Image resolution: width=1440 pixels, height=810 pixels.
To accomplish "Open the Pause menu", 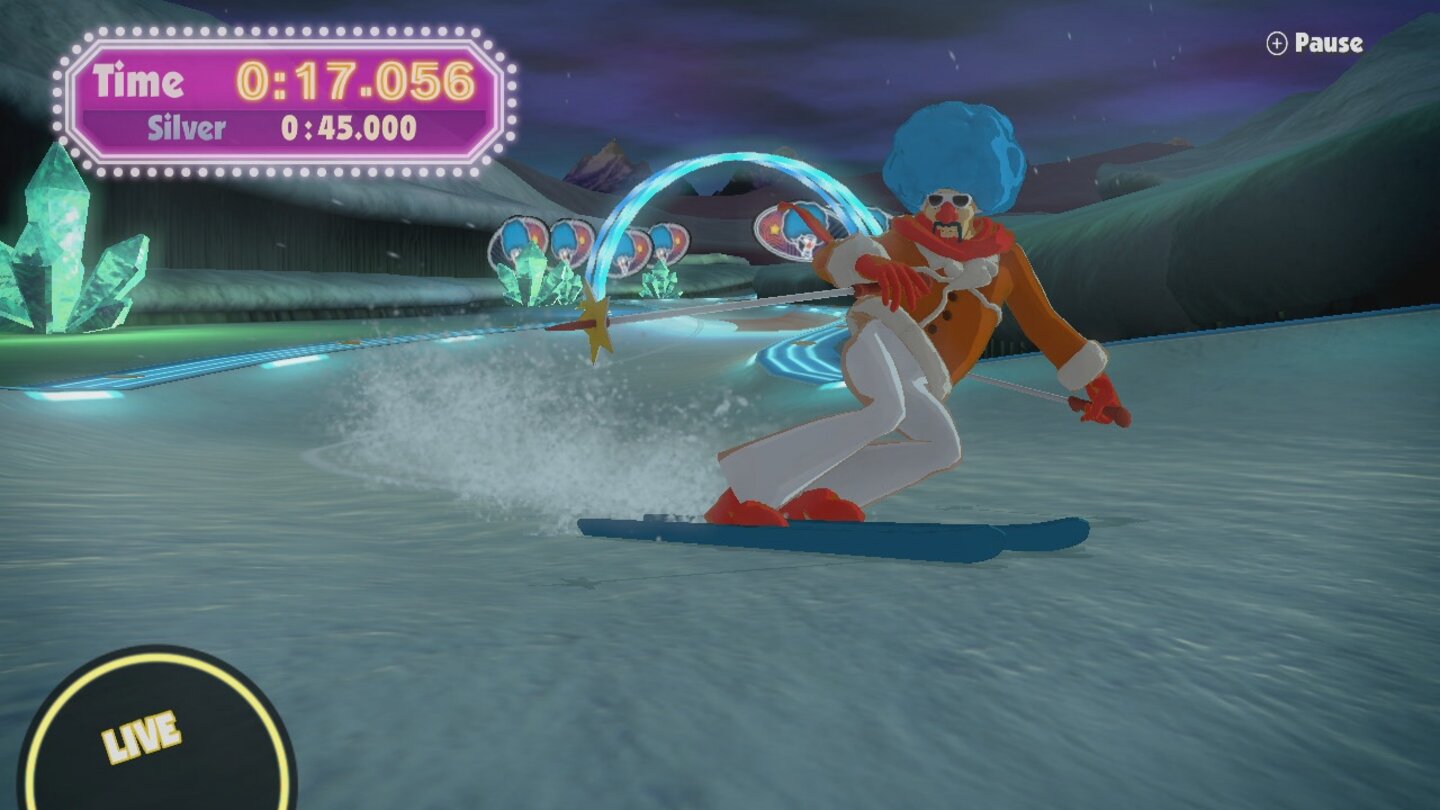I will [1314, 43].
